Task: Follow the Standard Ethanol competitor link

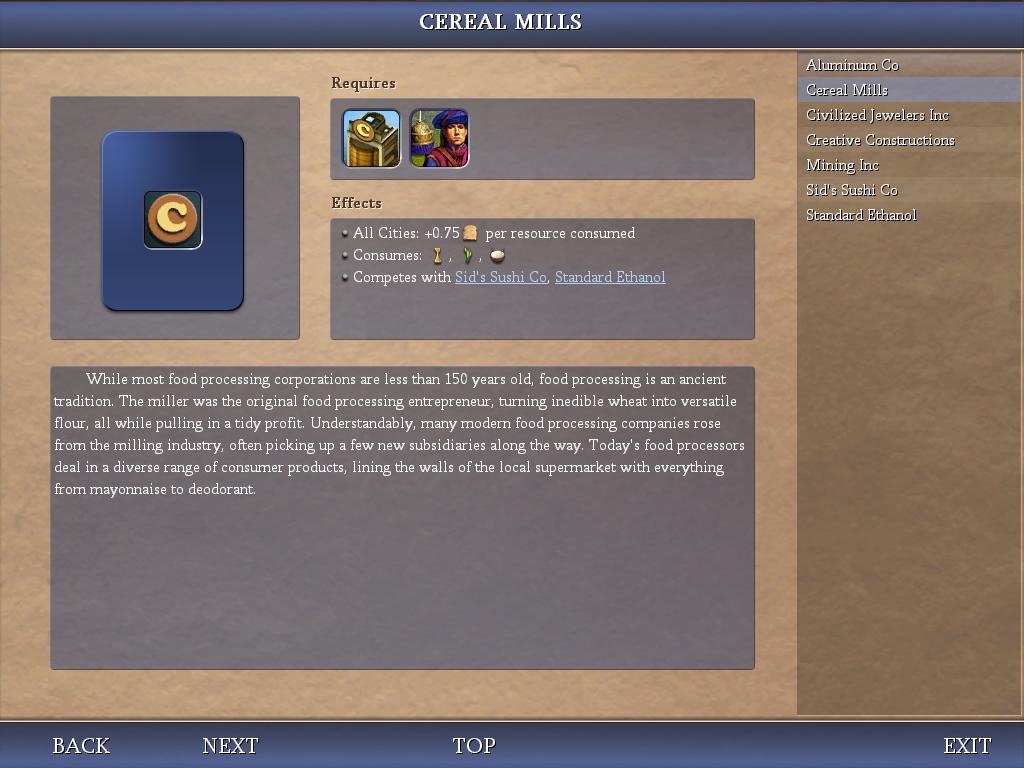Action: pyautogui.click(x=610, y=277)
